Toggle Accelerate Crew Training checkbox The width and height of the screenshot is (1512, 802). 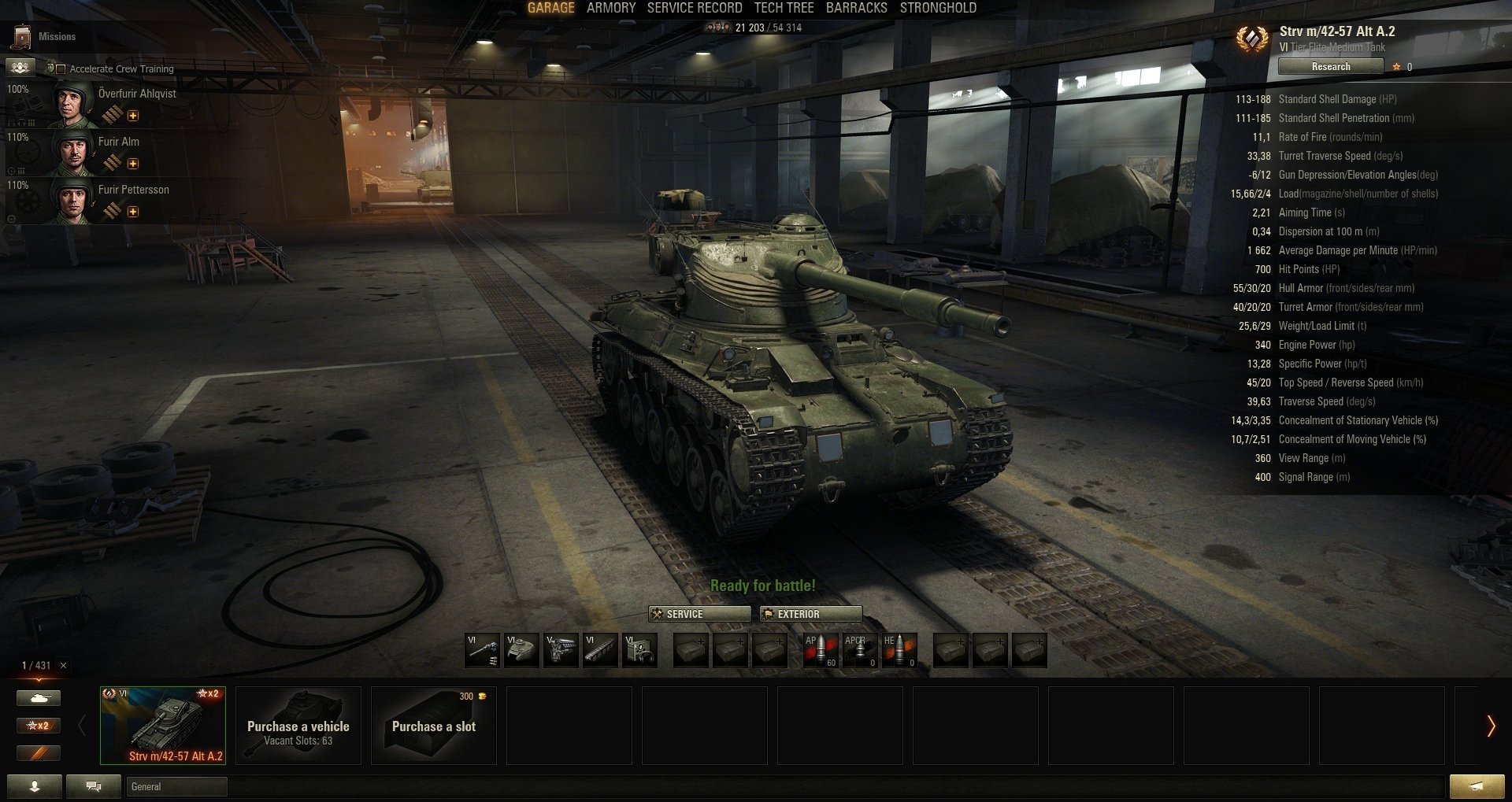(x=61, y=69)
